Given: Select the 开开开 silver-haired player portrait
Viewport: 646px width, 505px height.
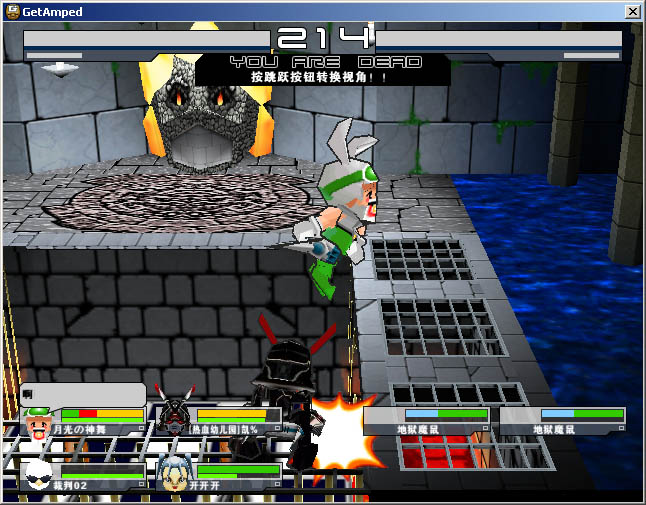Looking at the screenshot, I should coord(174,472).
